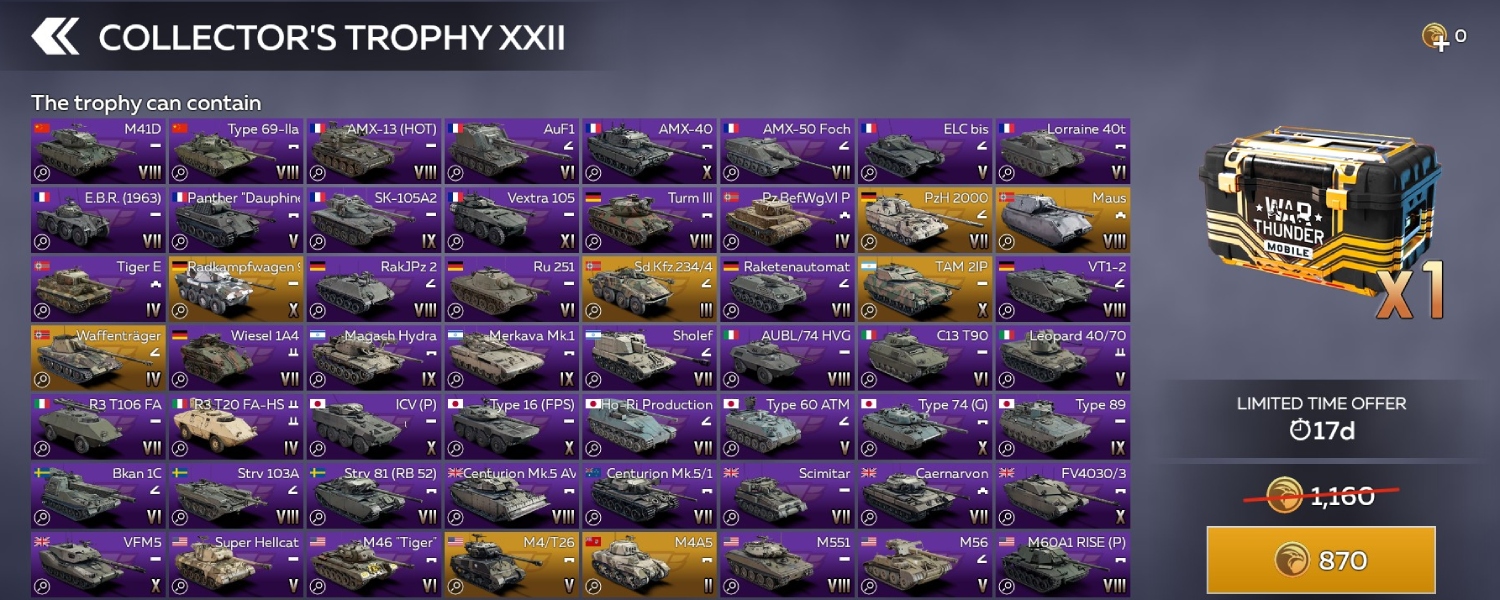Select the TAM 2IP card
The height and width of the screenshot is (600, 1500).
click(x=925, y=289)
